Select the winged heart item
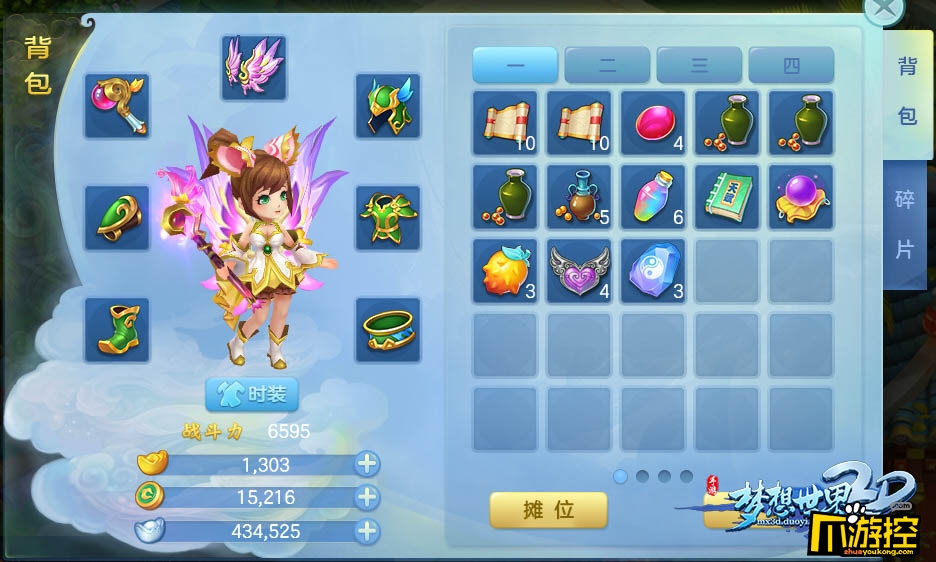Image resolution: width=936 pixels, height=562 pixels. point(579,271)
